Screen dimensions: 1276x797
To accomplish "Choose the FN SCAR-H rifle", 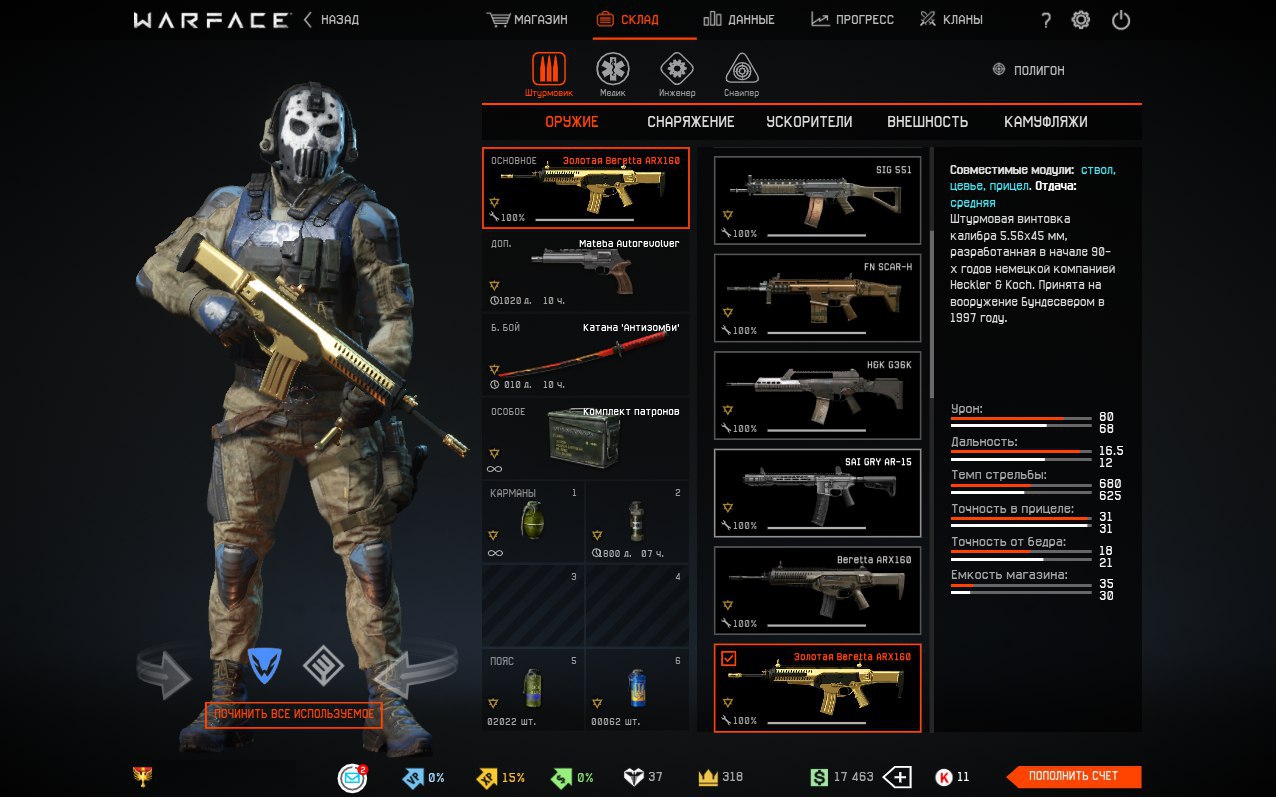I will [817, 297].
